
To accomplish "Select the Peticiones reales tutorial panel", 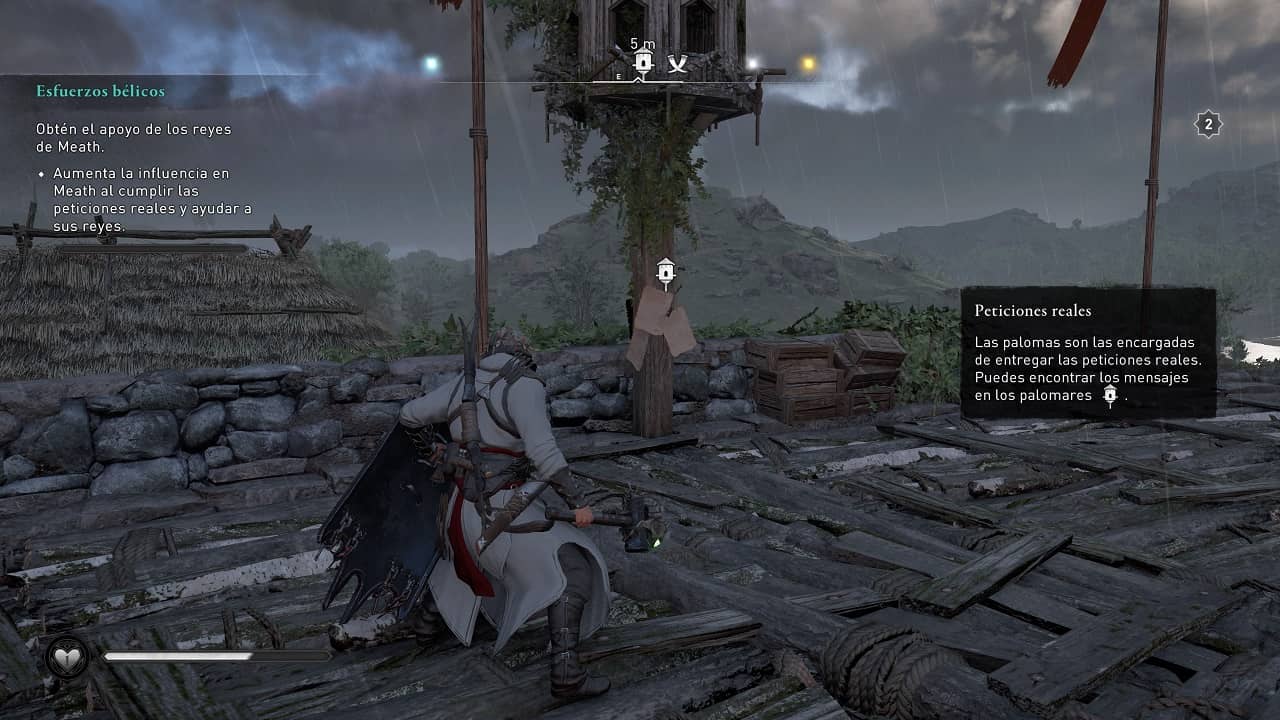I will pos(1088,352).
